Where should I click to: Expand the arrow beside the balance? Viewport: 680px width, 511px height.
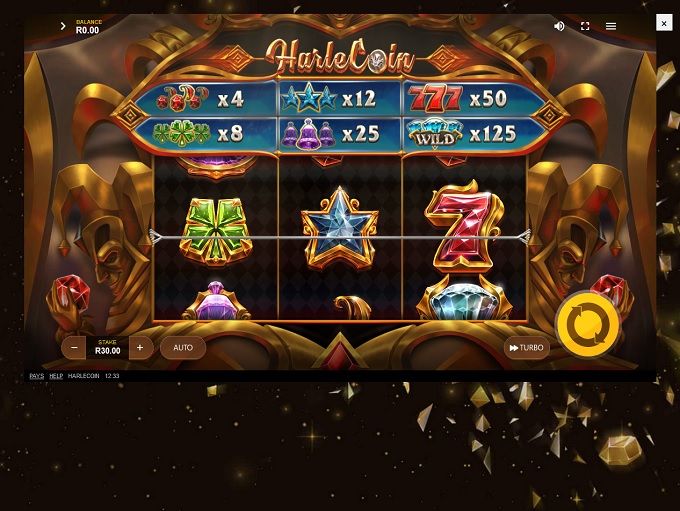(63, 26)
